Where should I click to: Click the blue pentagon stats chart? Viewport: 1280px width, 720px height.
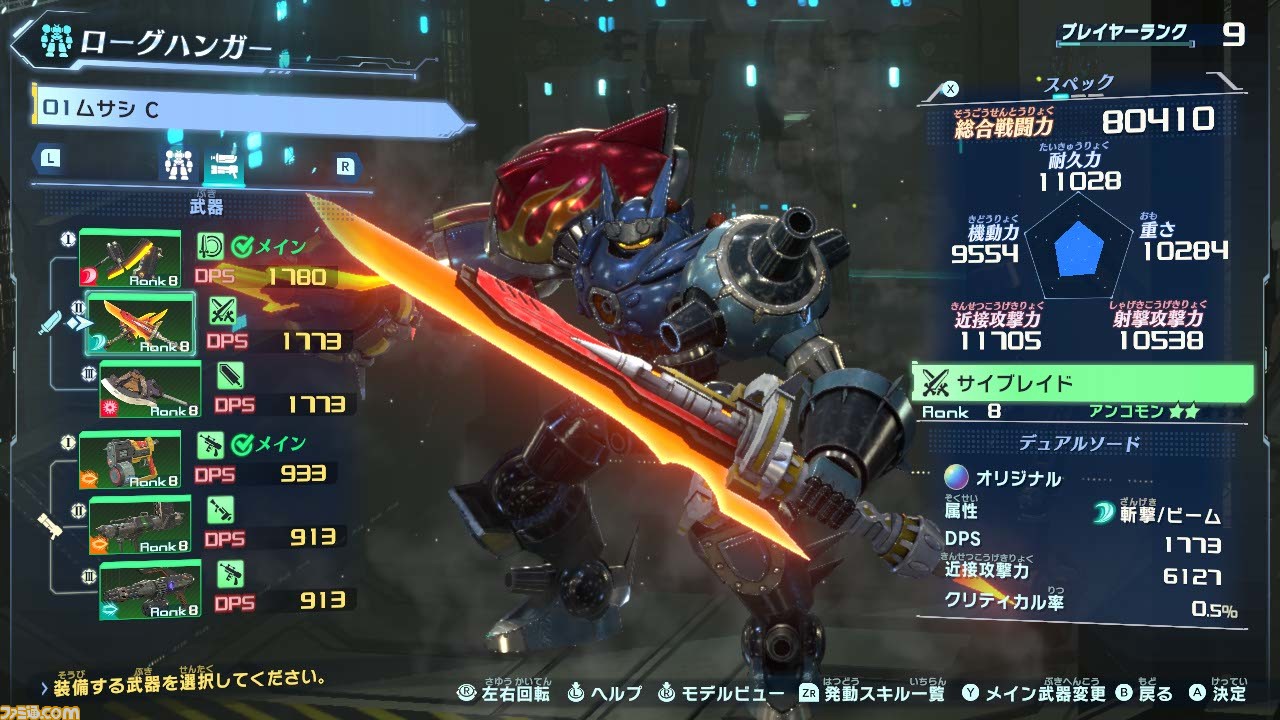tap(1080, 249)
